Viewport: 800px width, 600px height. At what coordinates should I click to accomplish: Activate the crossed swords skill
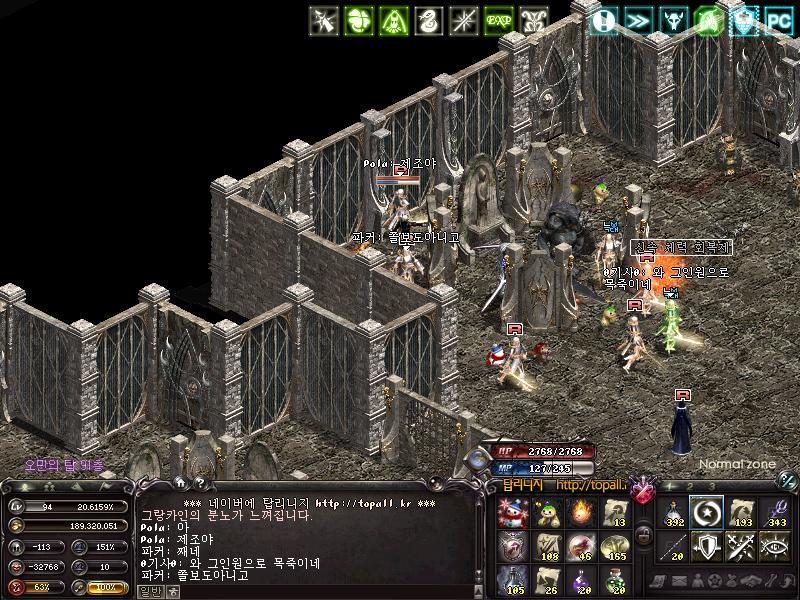coord(741,546)
